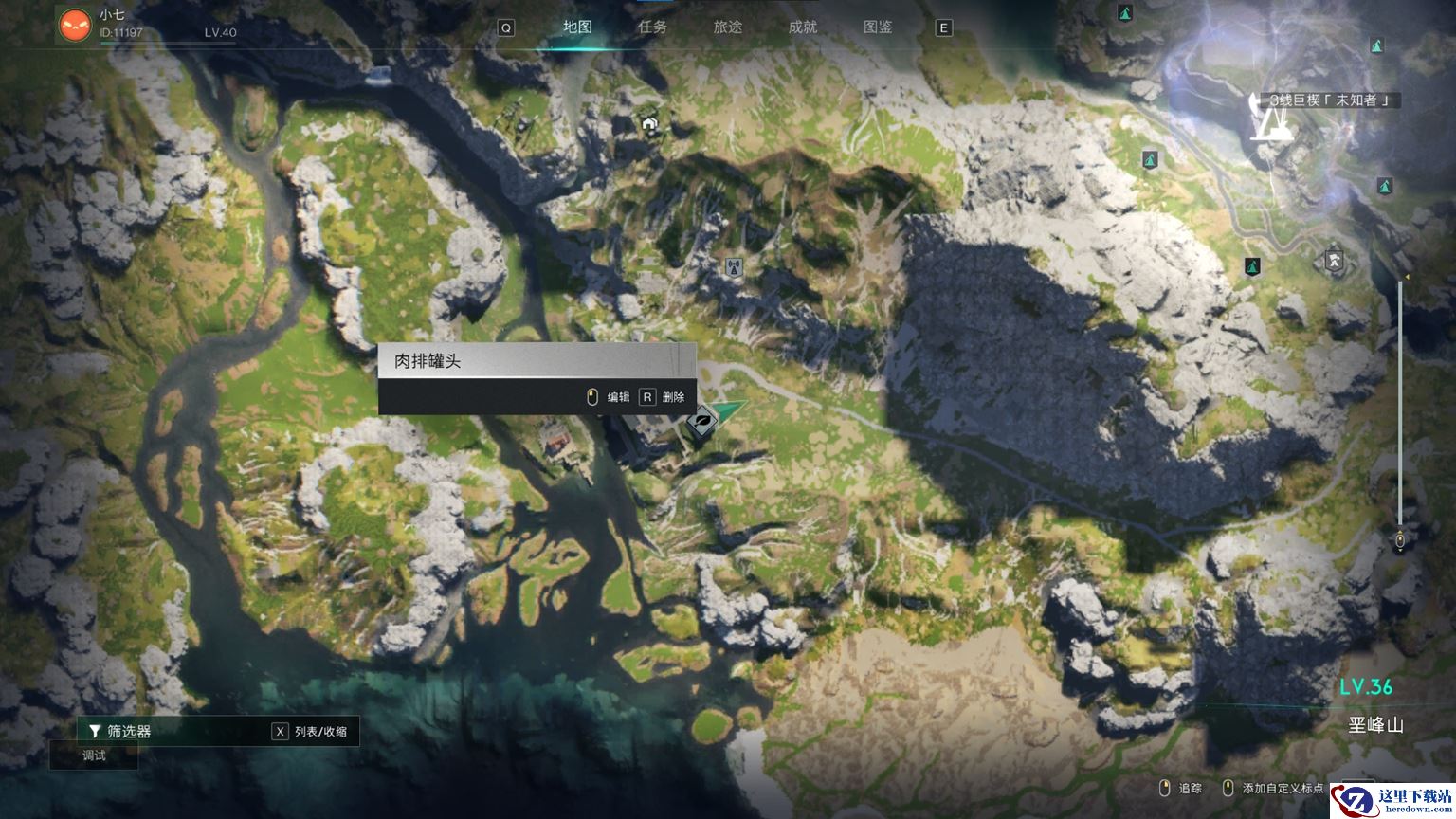Click the 调试 debug button

pyautogui.click(x=94, y=755)
